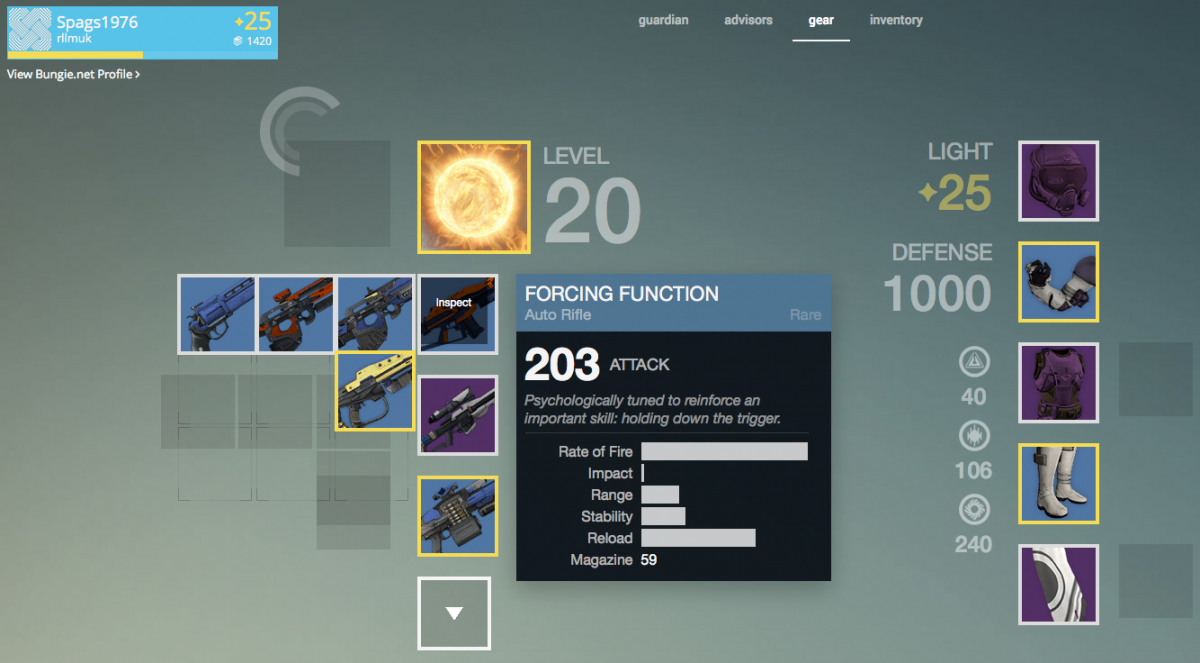Choose the blue hand cannon weapon slot

(217, 314)
